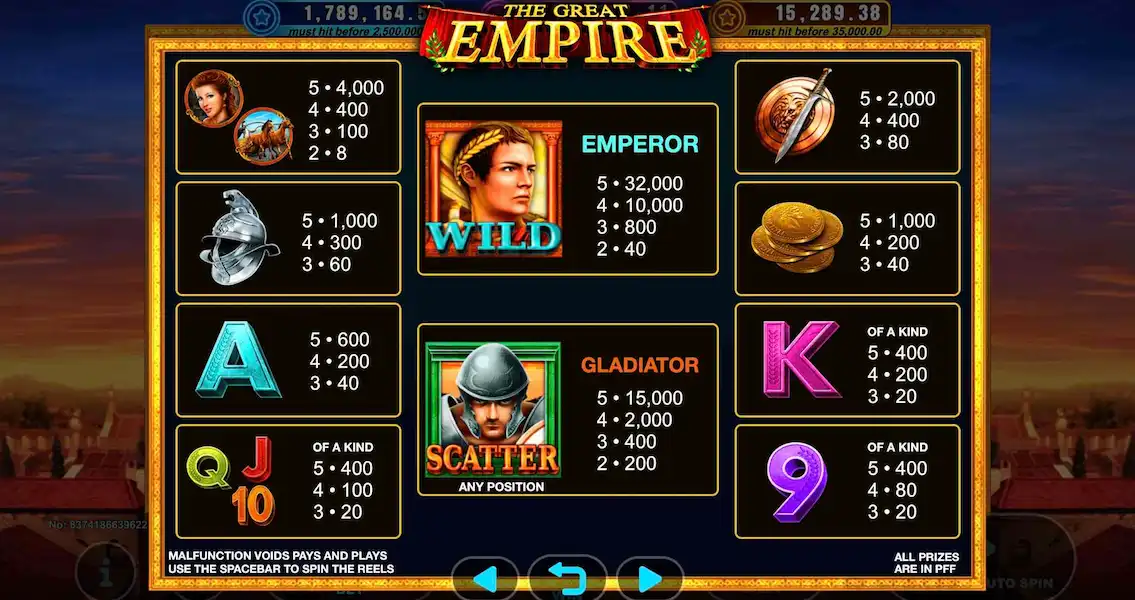This screenshot has width=1135, height=600.
Task: Go to the previous paytable page
Action: pyautogui.click(x=485, y=579)
